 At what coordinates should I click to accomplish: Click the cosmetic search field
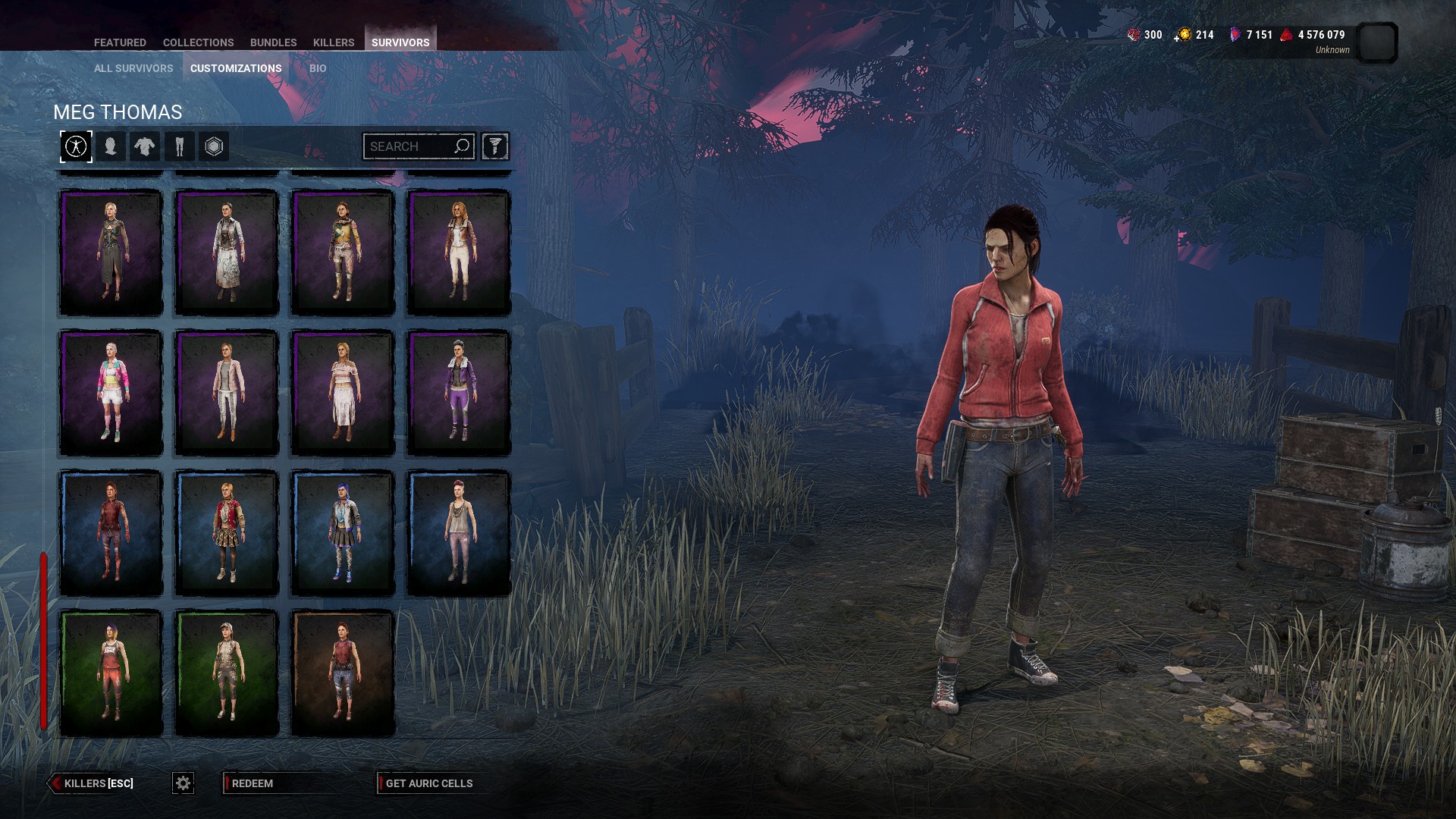tap(409, 146)
